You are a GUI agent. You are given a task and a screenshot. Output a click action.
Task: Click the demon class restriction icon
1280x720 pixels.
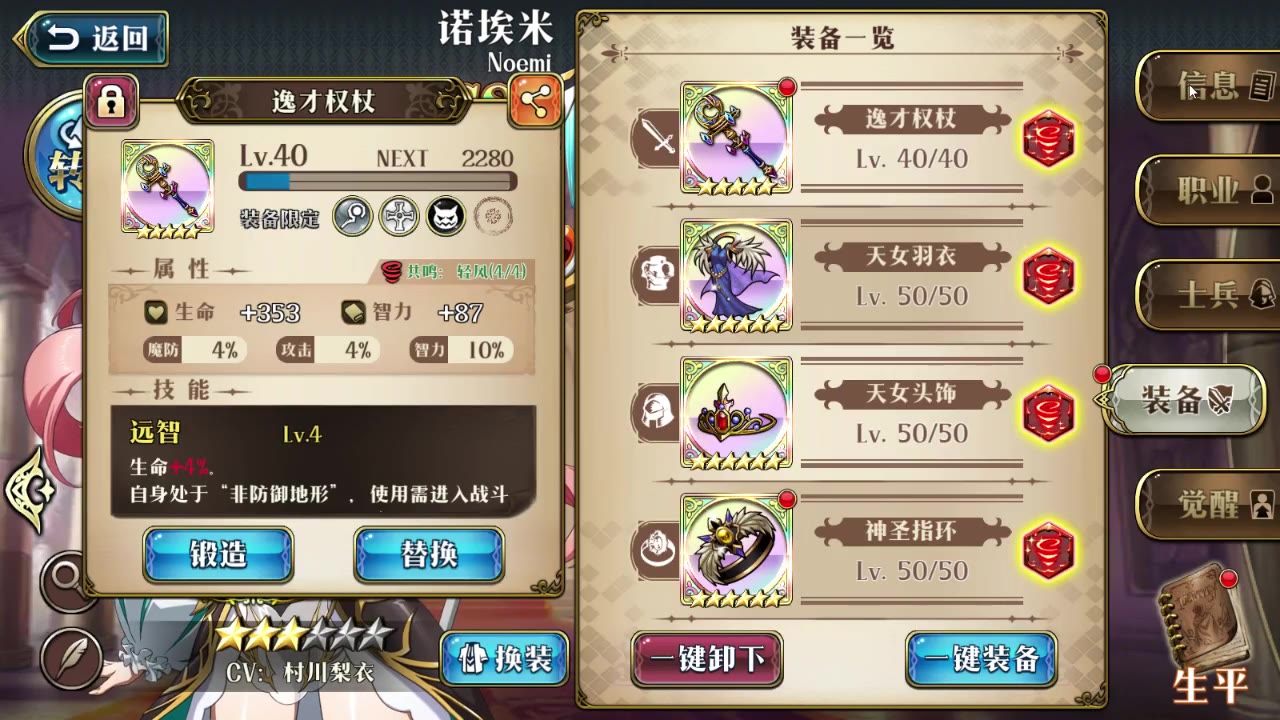coord(445,217)
